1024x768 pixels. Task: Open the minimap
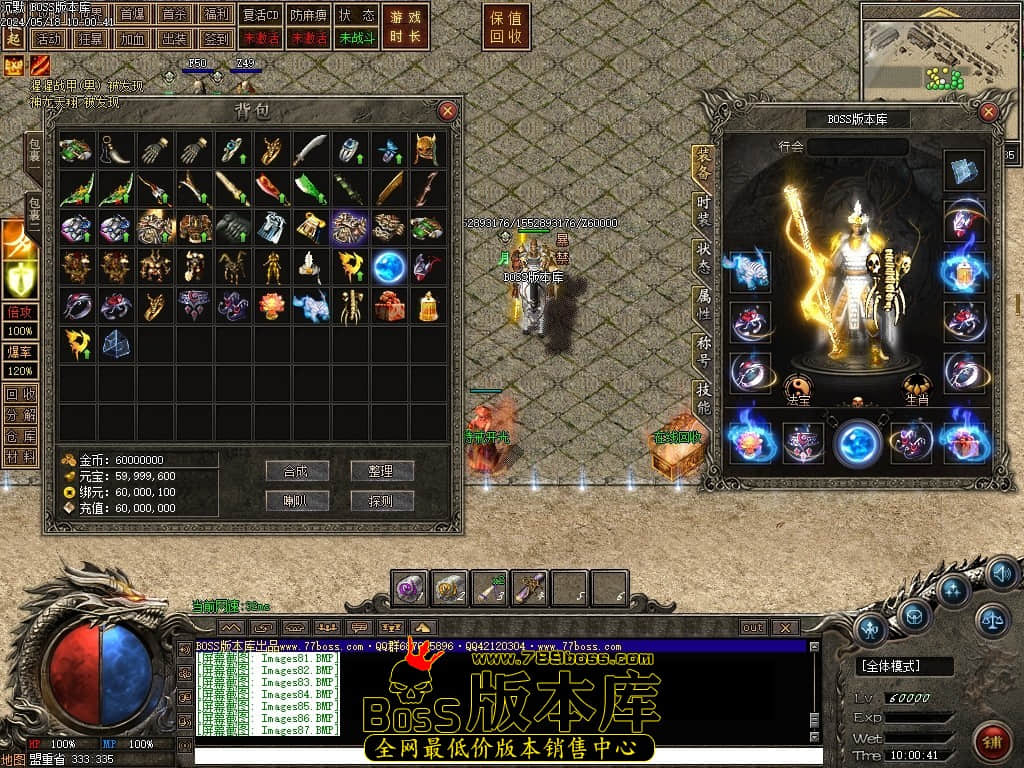coord(940,50)
